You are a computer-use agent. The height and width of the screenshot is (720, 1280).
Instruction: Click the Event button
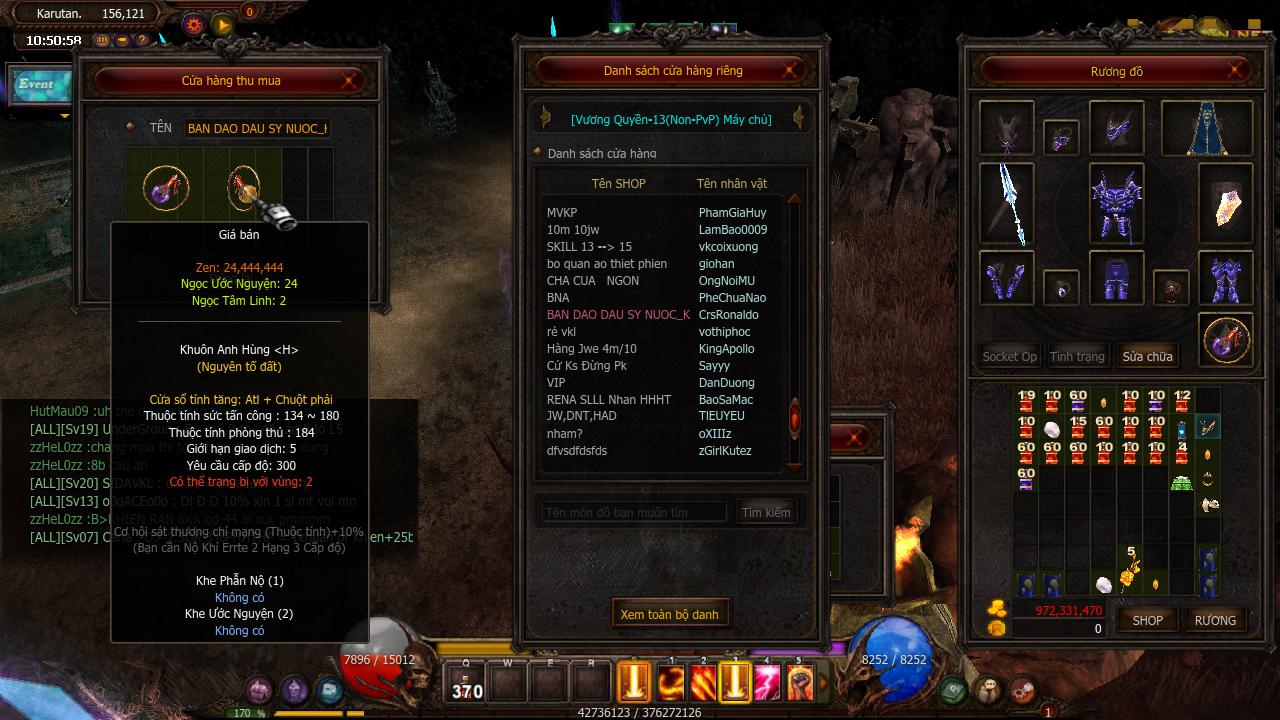[x=37, y=85]
